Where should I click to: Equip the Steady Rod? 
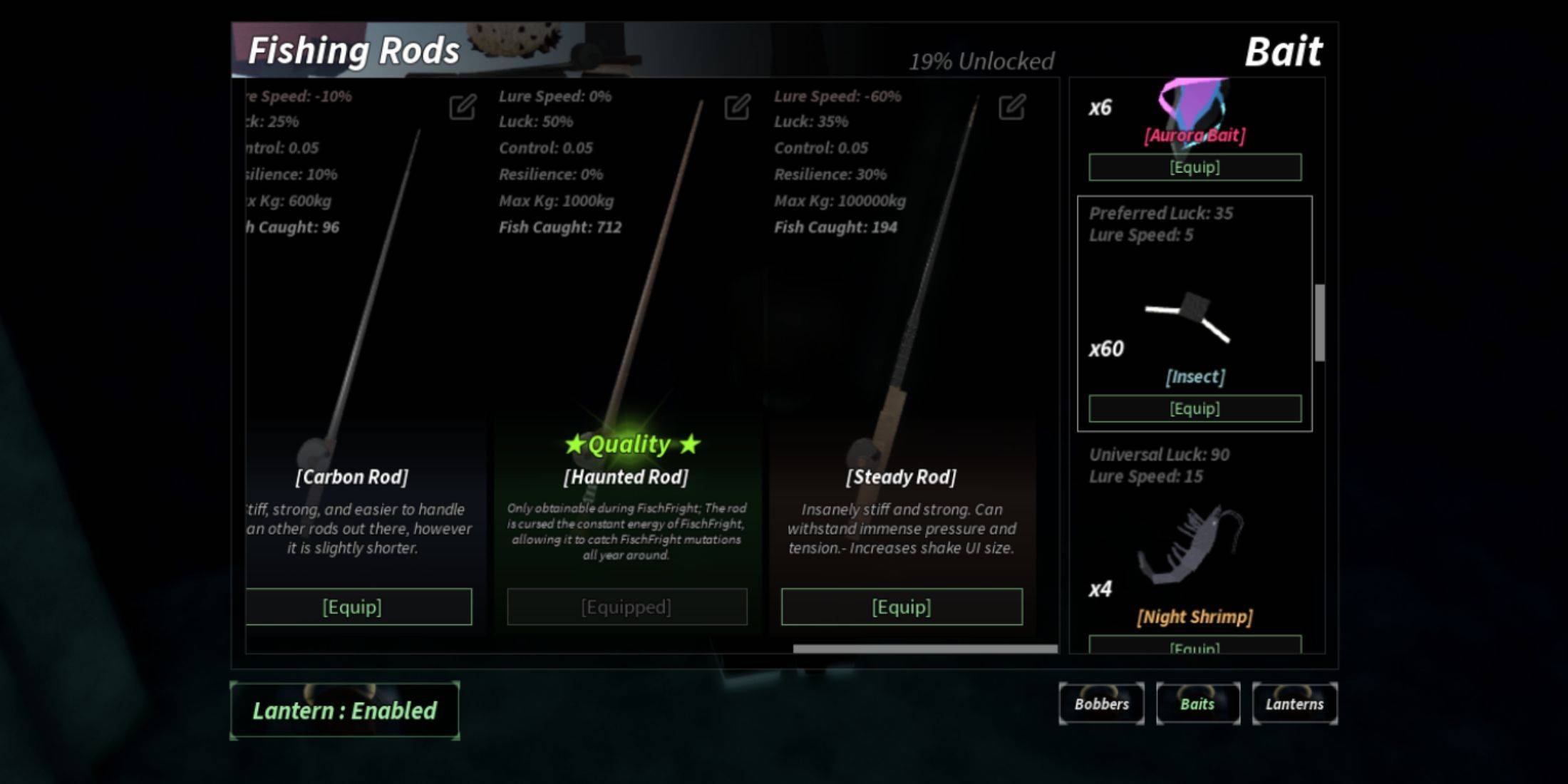coord(902,607)
